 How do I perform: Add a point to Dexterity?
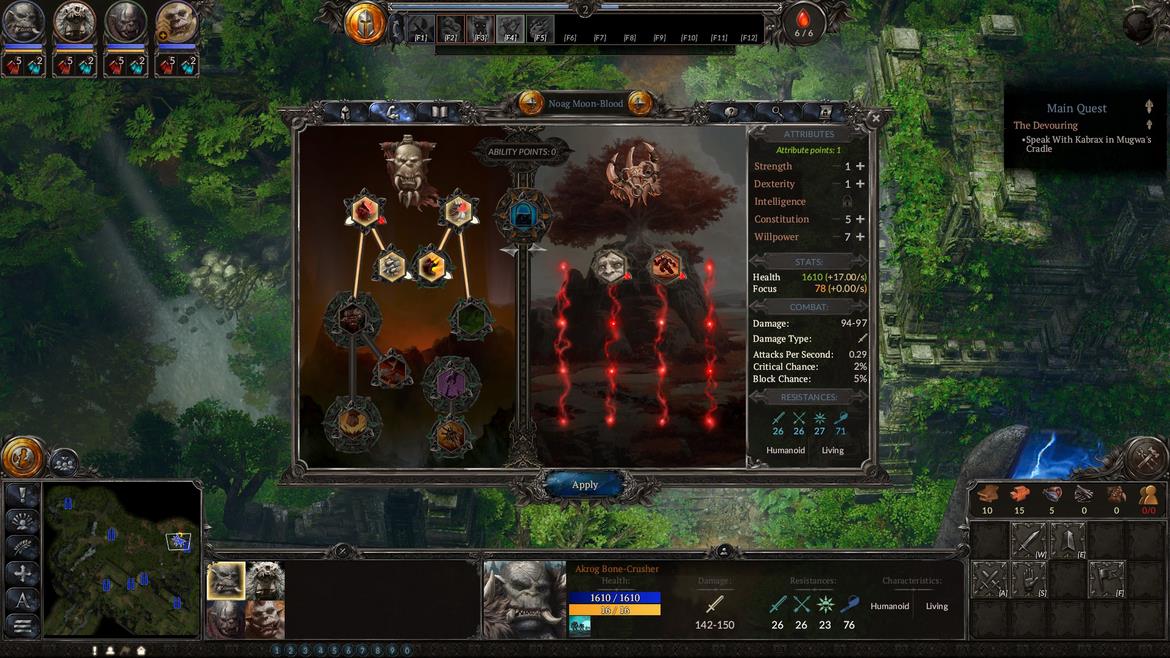tap(860, 184)
